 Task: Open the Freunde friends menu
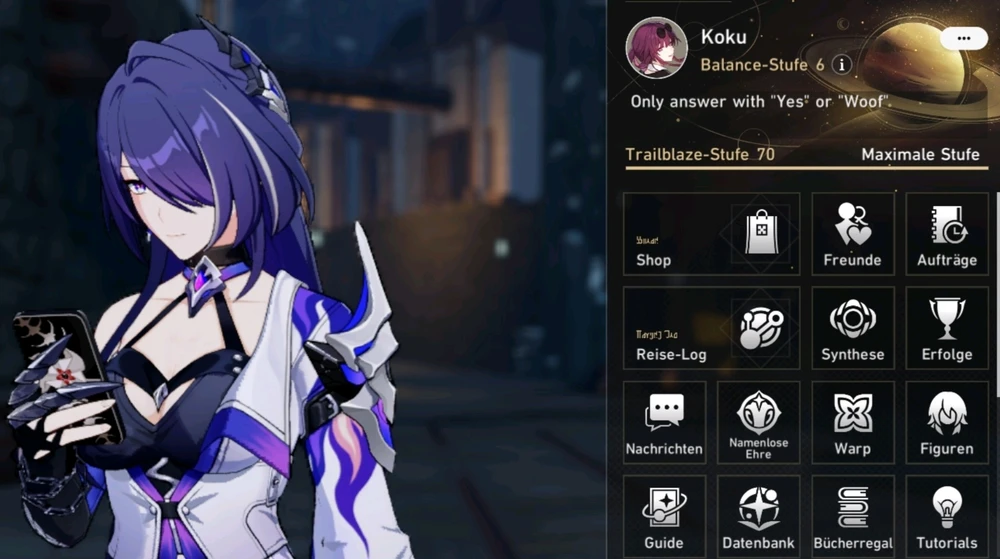[x=852, y=233]
